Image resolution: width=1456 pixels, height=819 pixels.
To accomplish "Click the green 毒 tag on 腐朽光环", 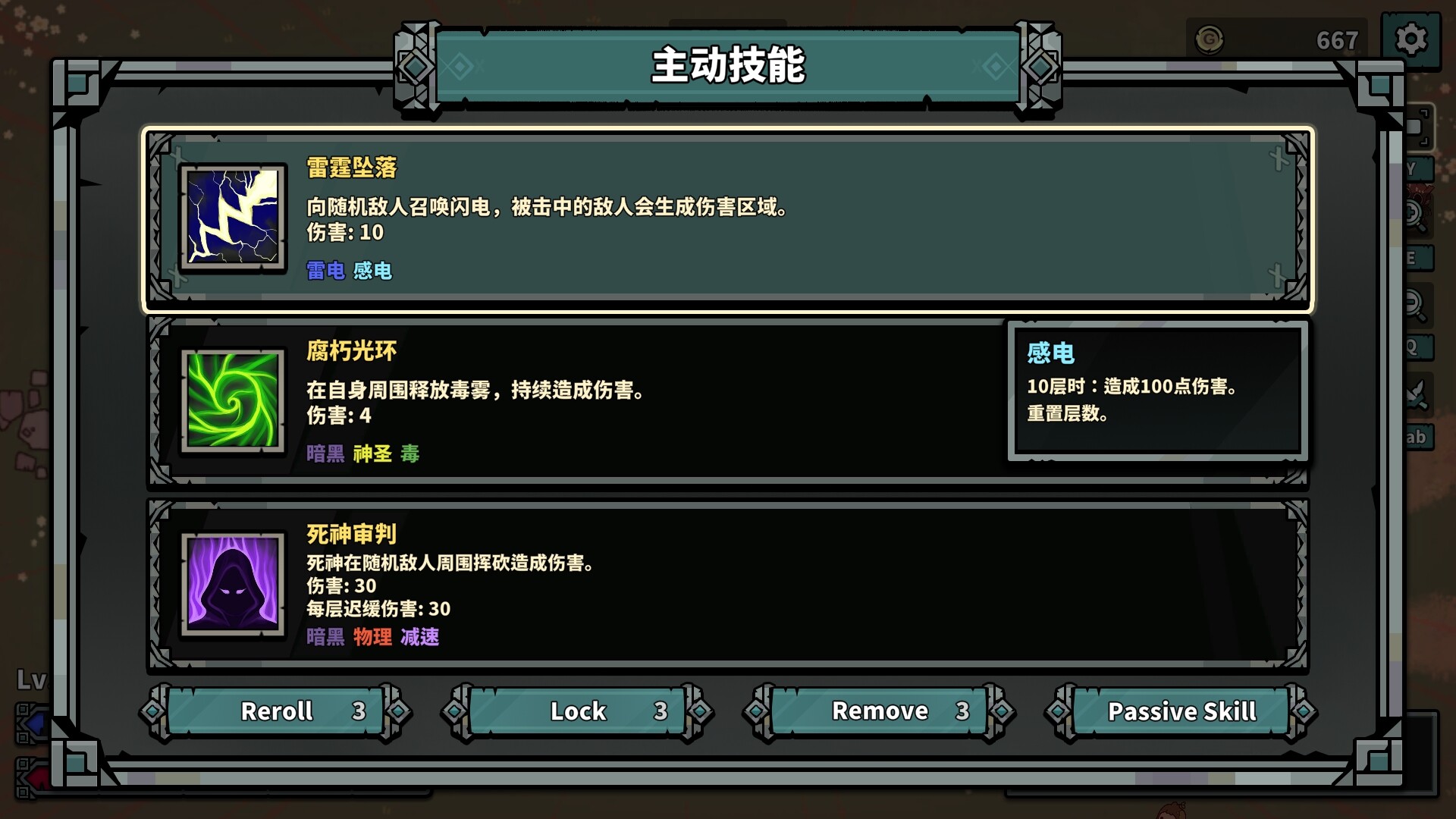I will pyautogui.click(x=412, y=454).
